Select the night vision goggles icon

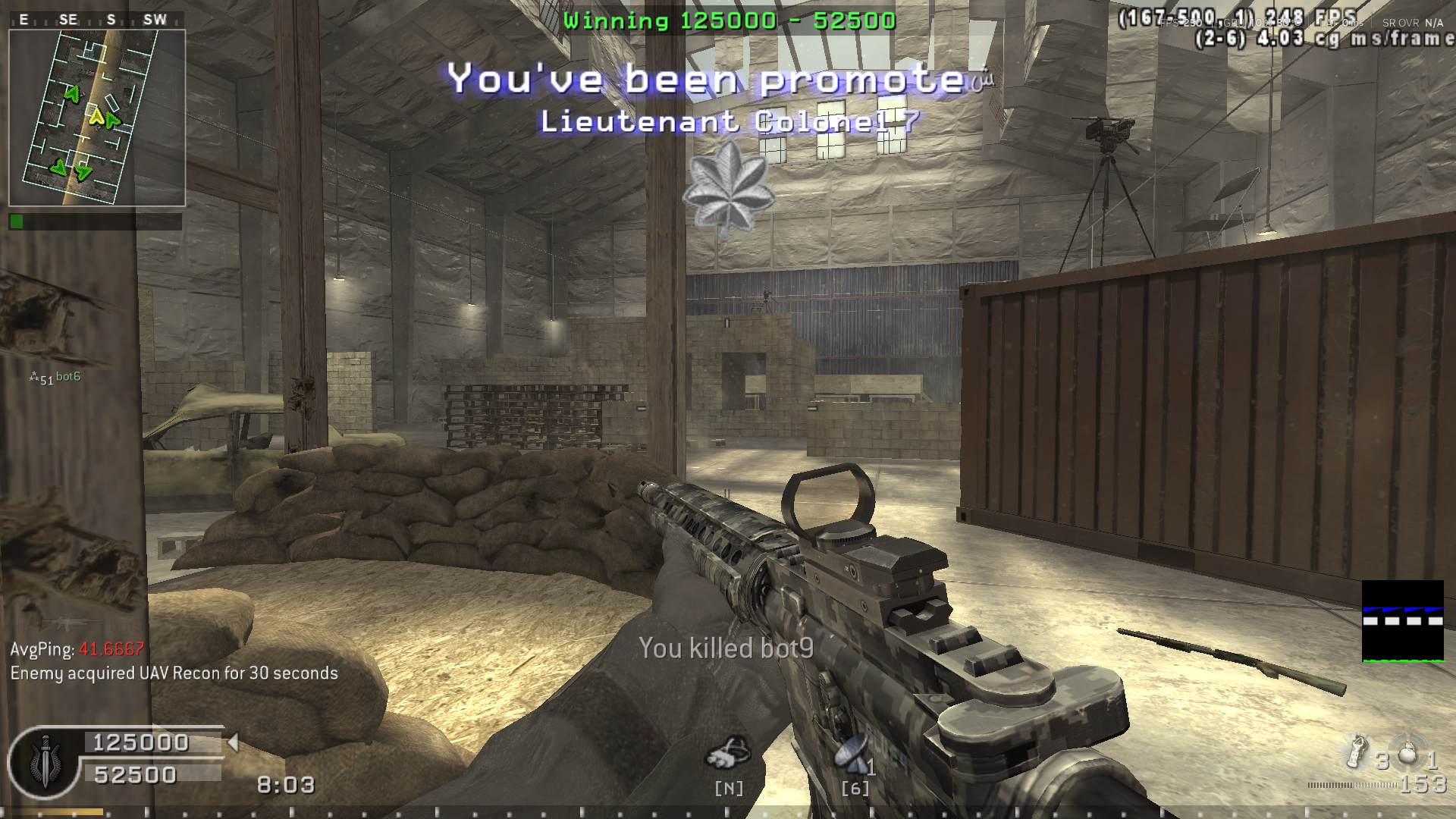(x=728, y=752)
